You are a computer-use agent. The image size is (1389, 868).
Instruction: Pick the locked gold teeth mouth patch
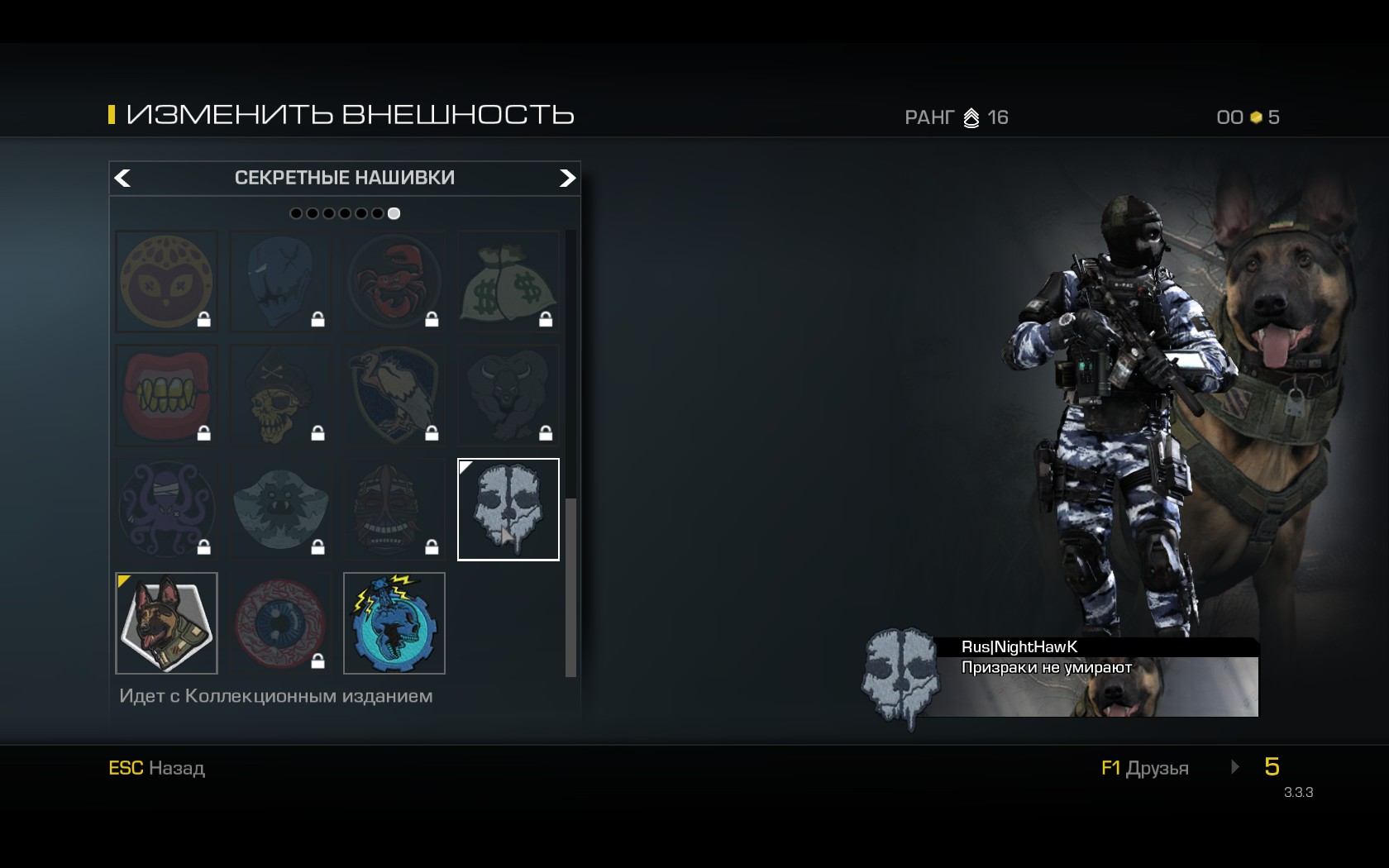(x=166, y=395)
